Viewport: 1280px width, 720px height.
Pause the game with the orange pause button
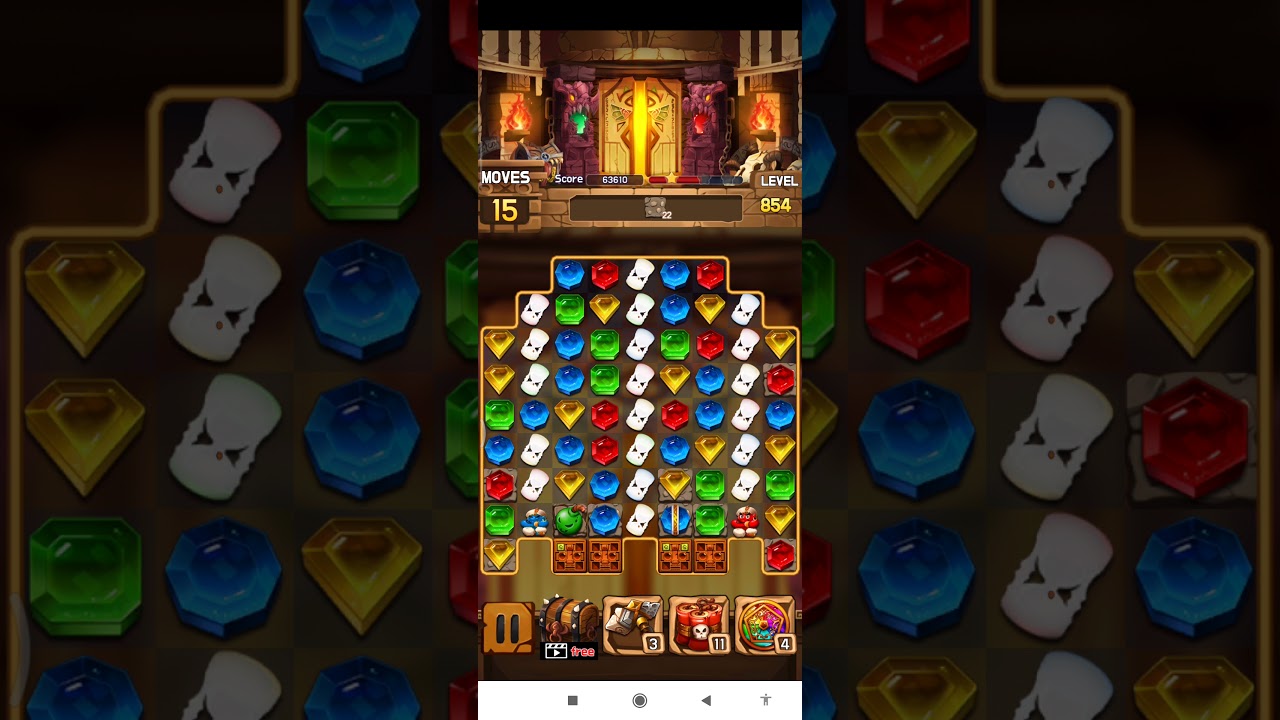pyautogui.click(x=508, y=628)
